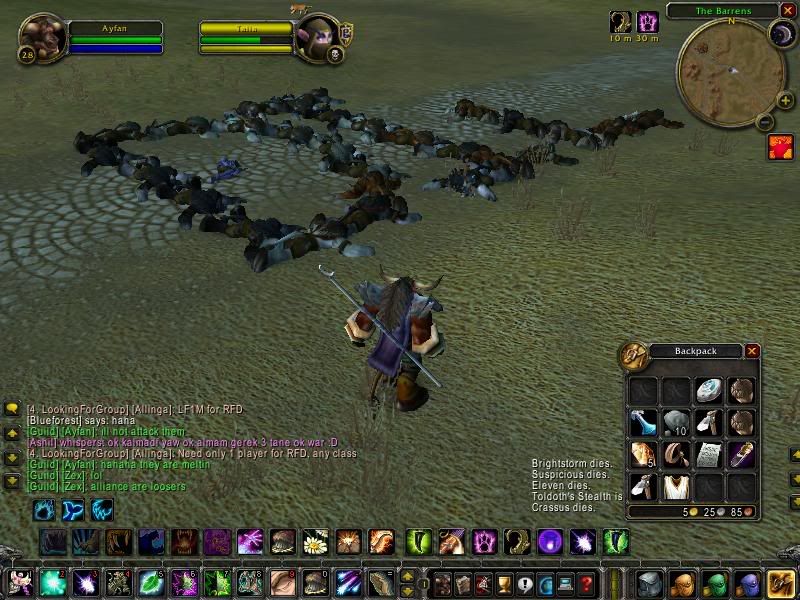Screen dimensions: 800x600
Task: Click The Barrens minimap
Action: (728, 70)
